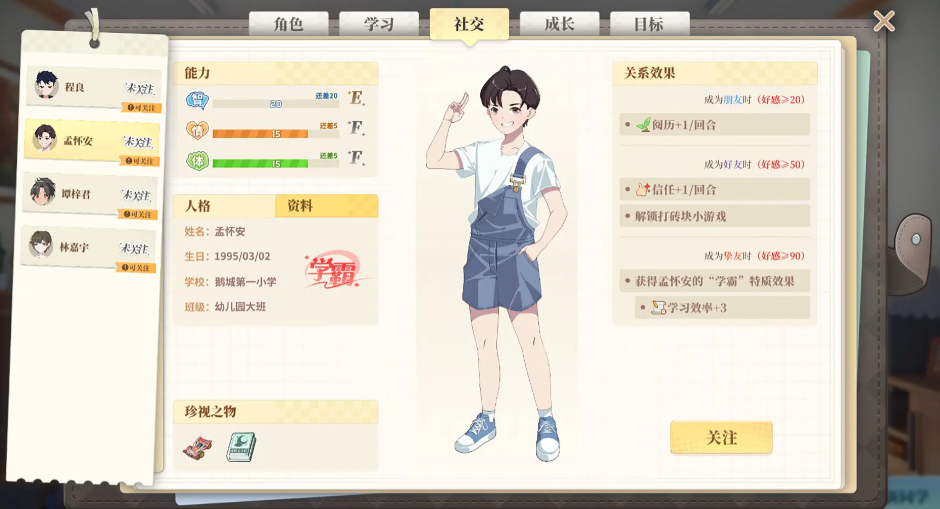The height and width of the screenshot is (509, 940).
Task: Select 程良 in the friend list
Action: point(92,88)
